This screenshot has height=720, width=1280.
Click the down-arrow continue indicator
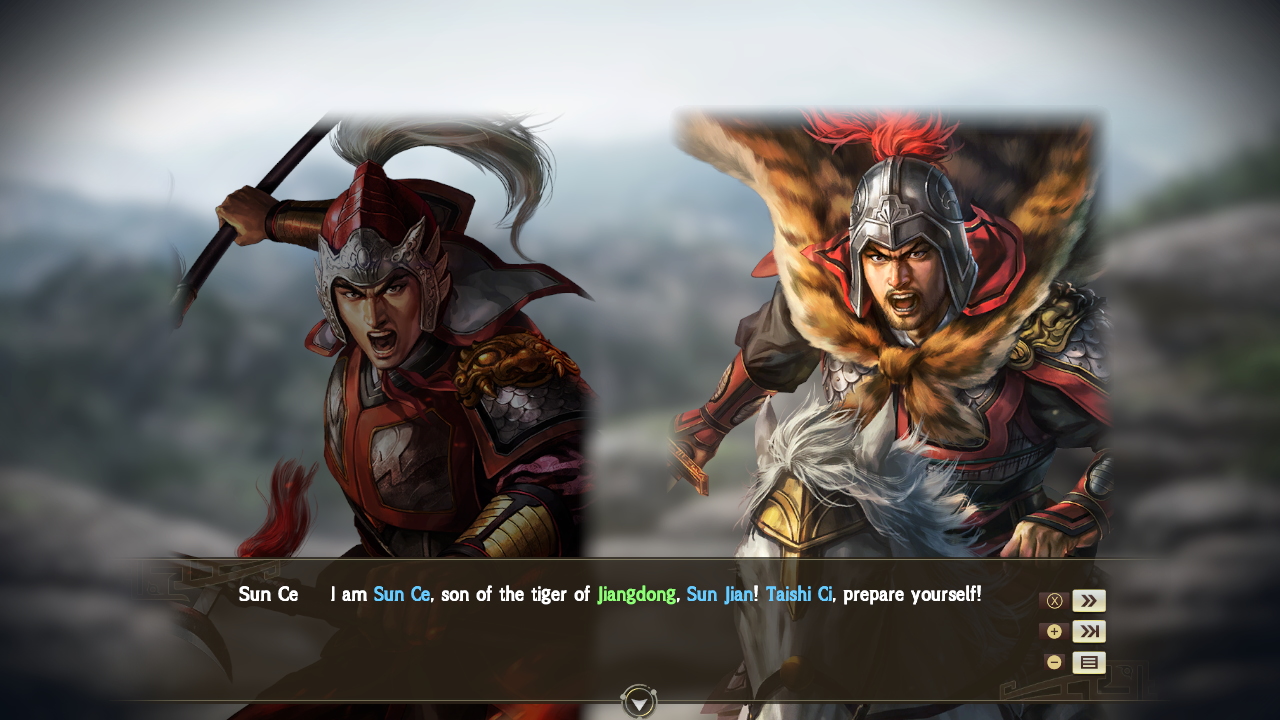click(x=637, y=703)
